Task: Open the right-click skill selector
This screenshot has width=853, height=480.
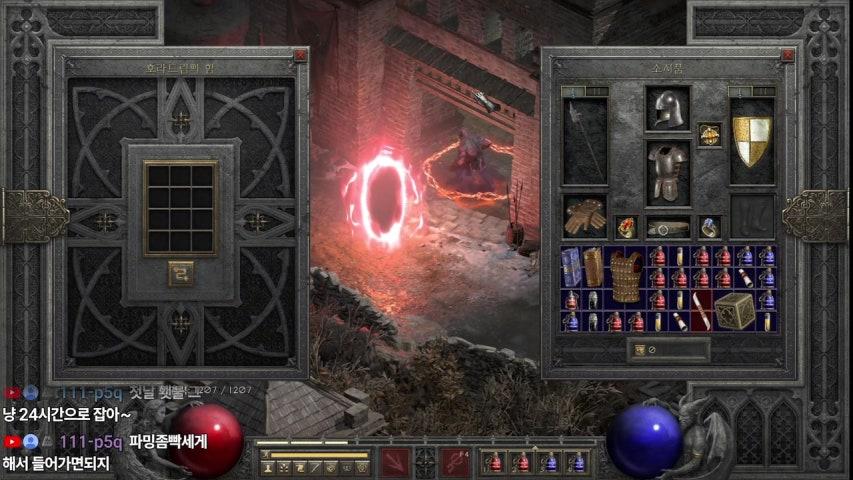Action: point(455,462)
